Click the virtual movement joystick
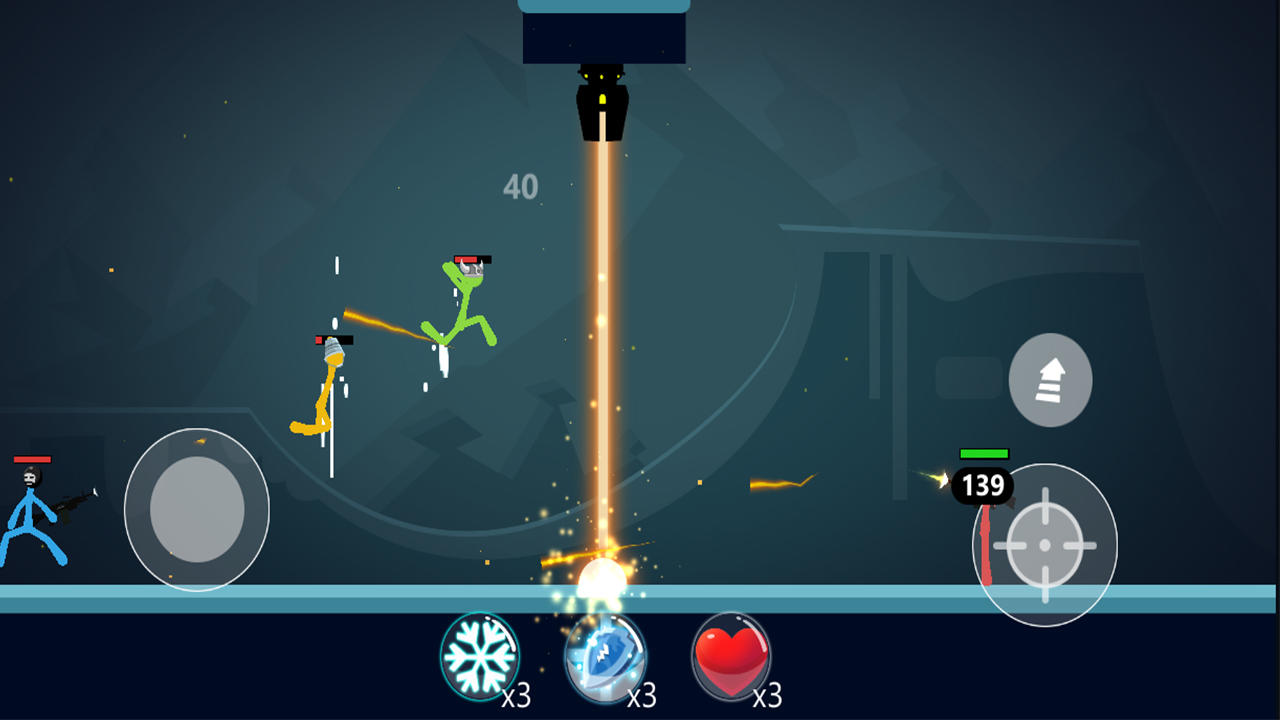Screen dimensions: 1280x720 (x=197, y=509)
